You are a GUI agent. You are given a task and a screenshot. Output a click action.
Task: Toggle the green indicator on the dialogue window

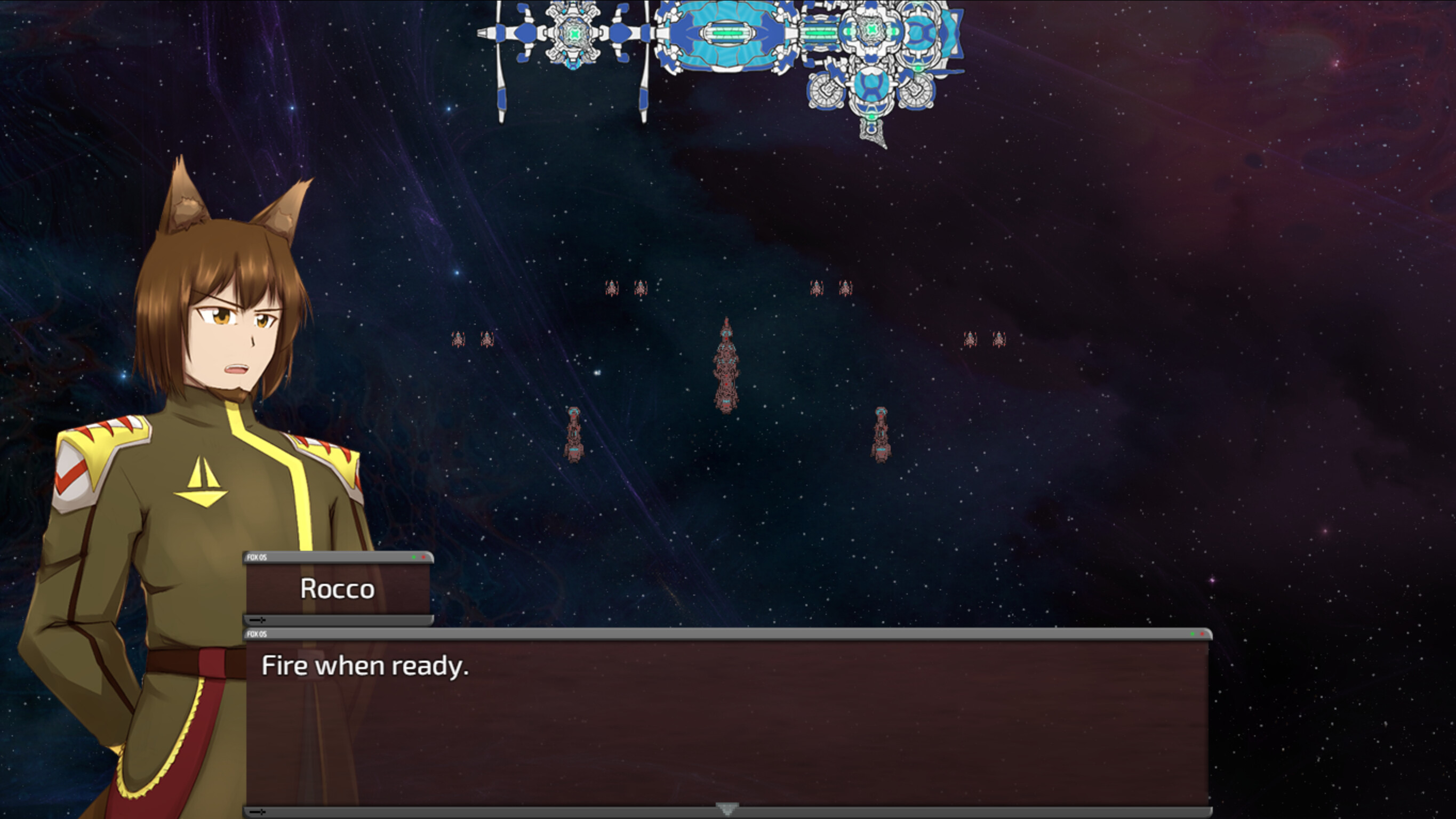coord(1192,634)
